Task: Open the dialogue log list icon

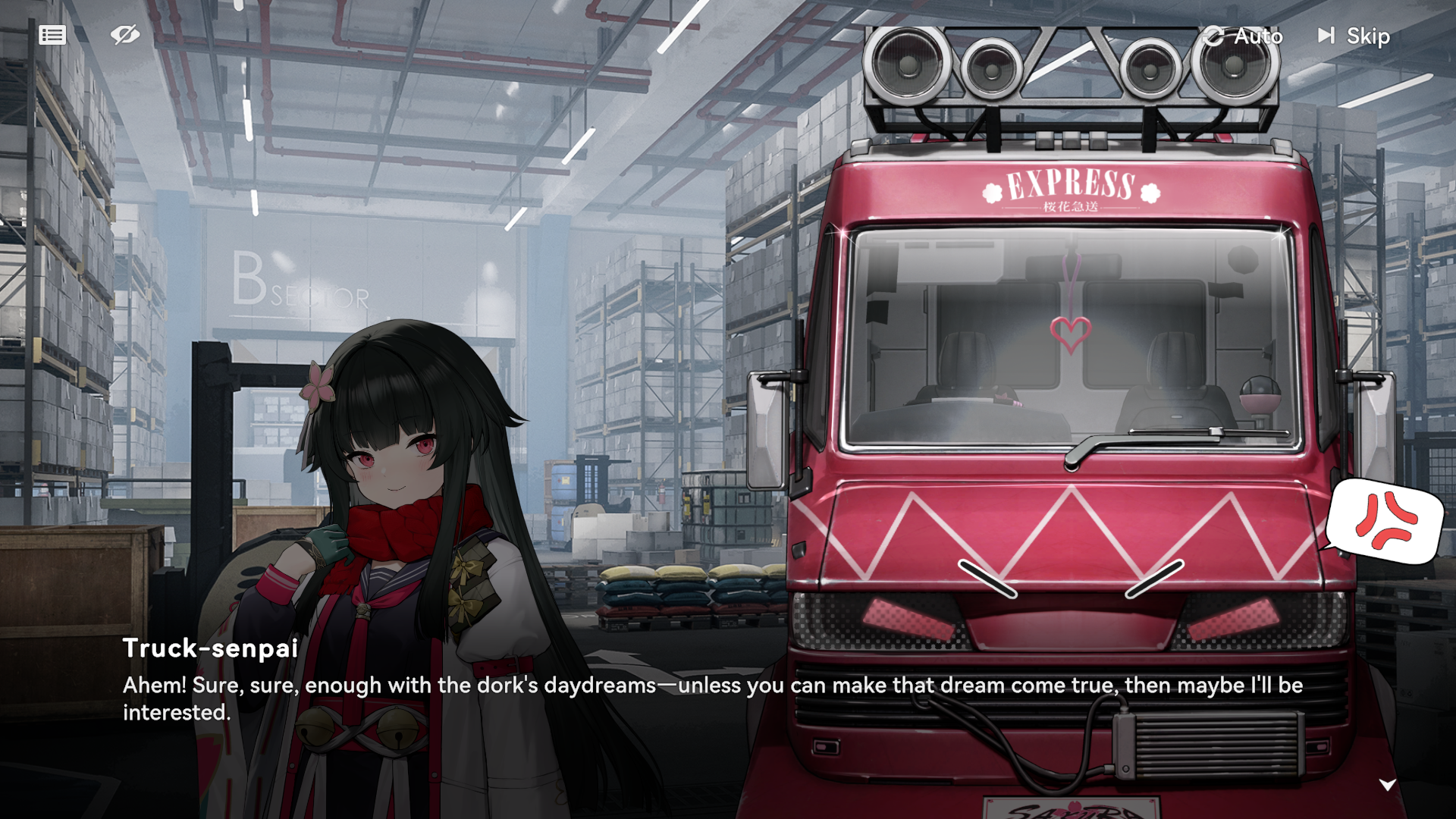Action: [x=52, y=35]
